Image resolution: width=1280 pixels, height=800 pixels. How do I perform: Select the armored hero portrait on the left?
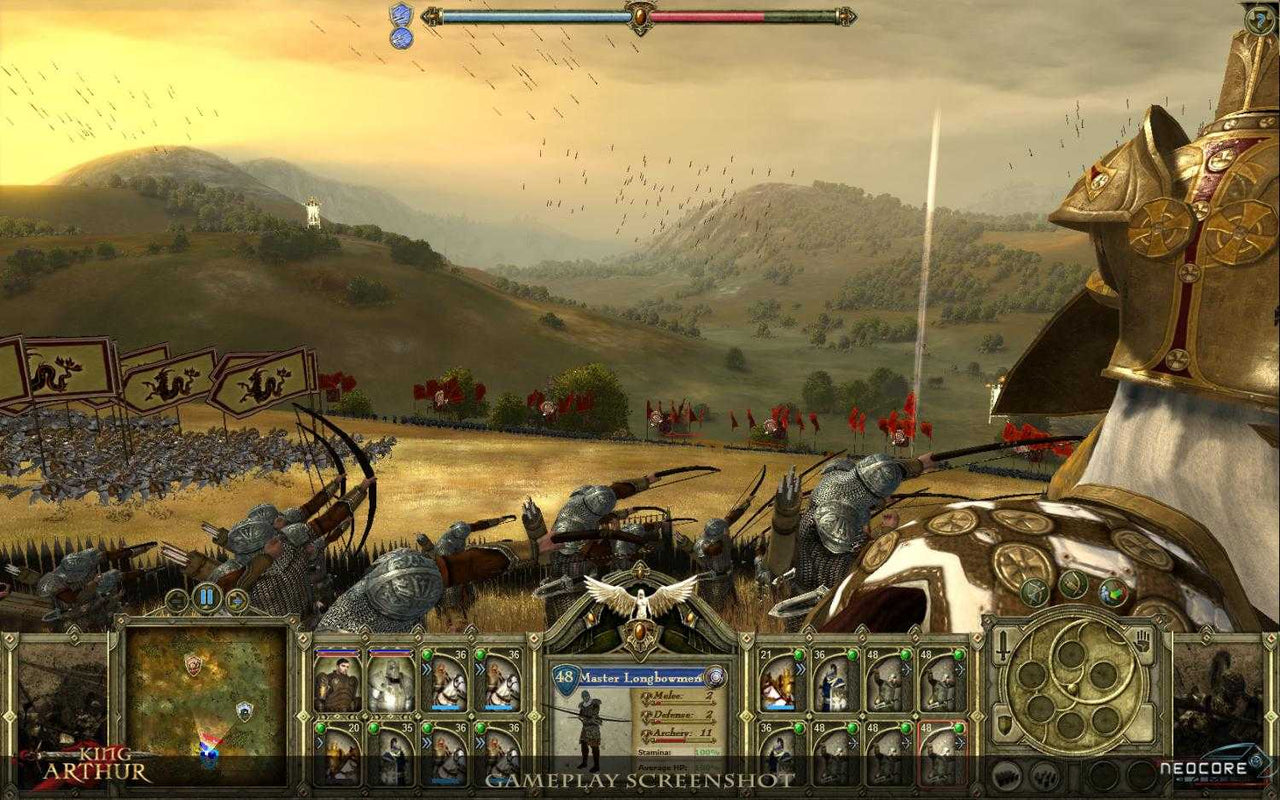[340, 683]
